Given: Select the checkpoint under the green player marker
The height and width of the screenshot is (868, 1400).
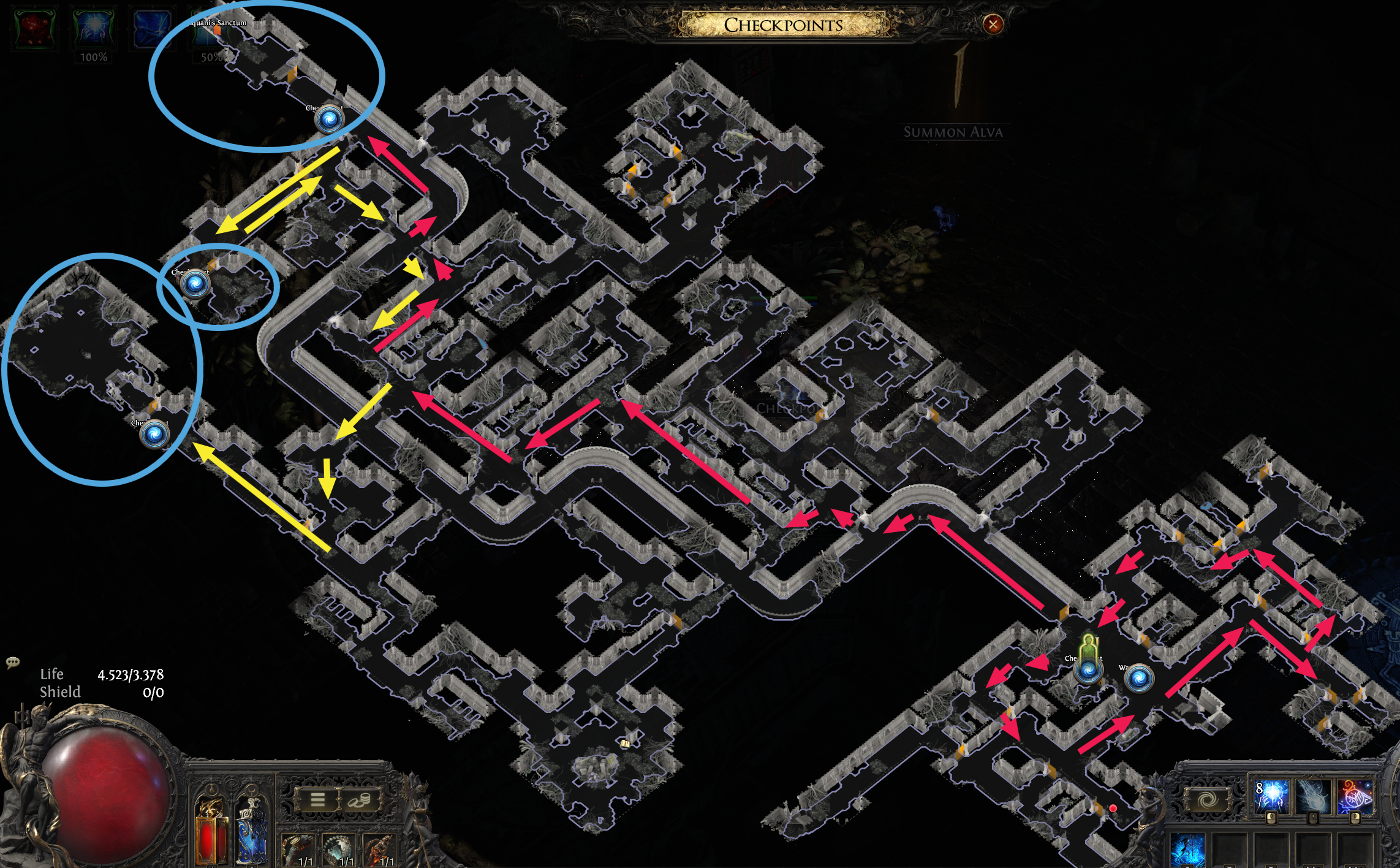Looking at the screenshot, I should pyautogui.click(x=1088, y=670).
